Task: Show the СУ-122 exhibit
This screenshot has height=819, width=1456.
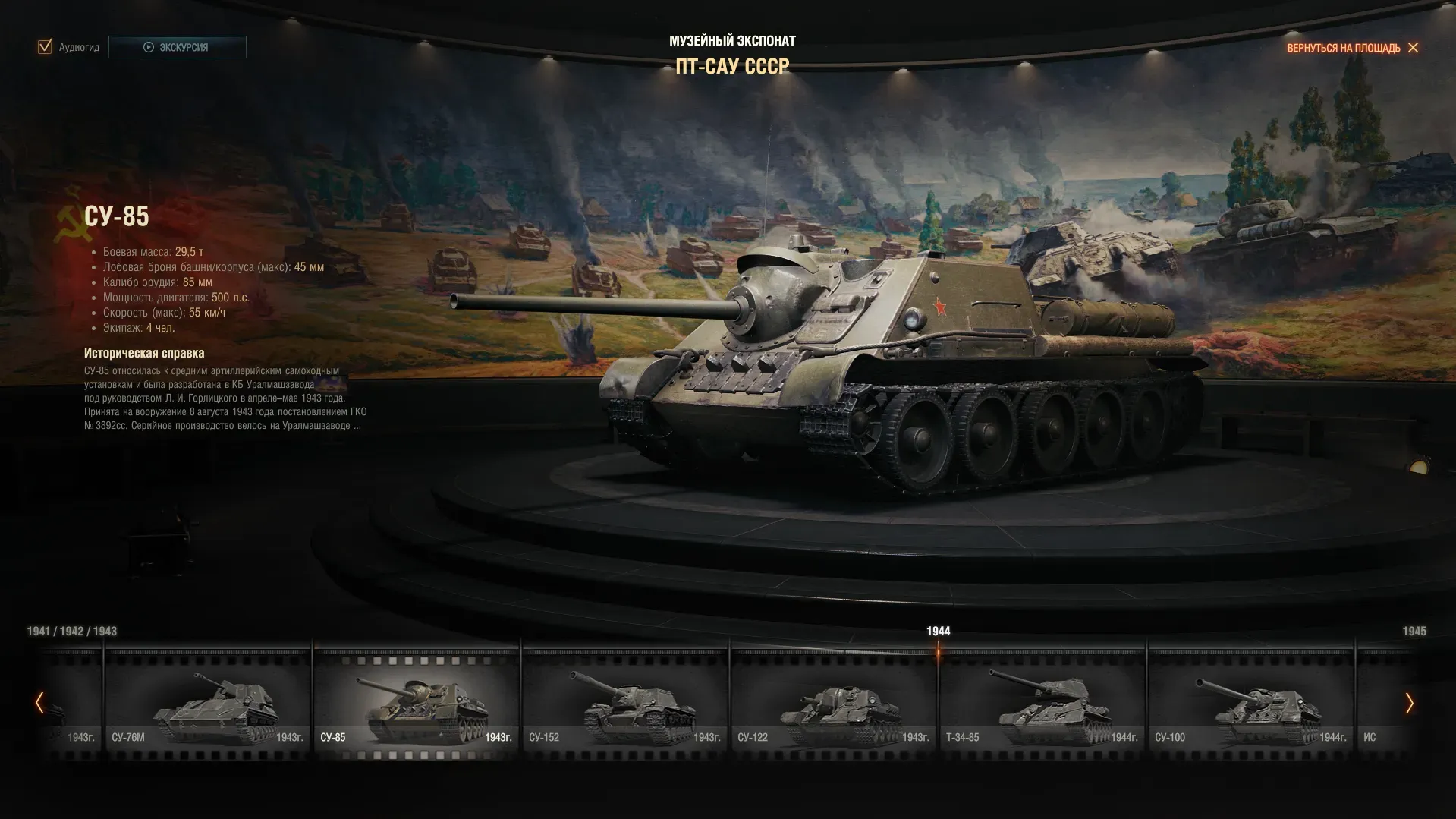Action: coord(833,702)
